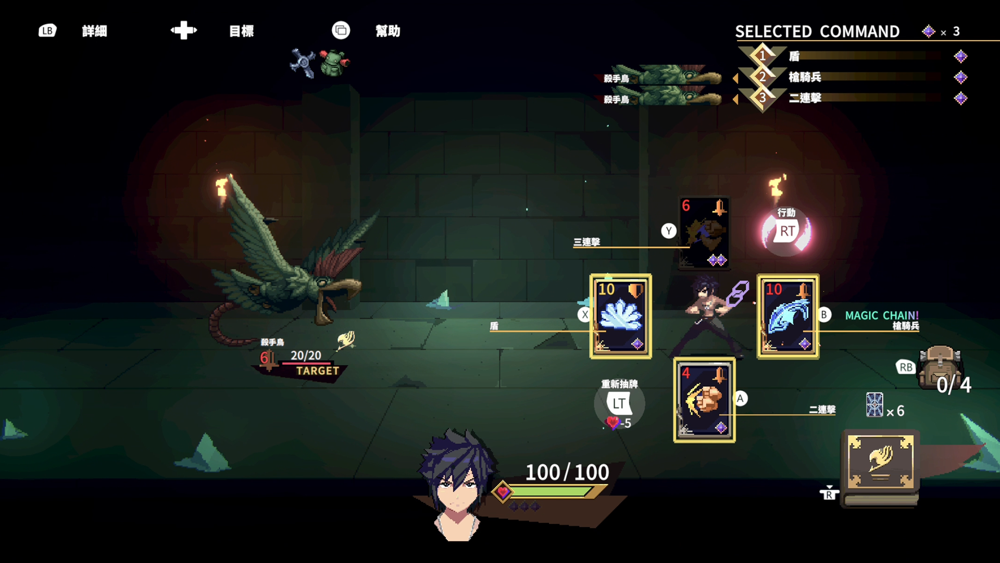Pick the double strike fist card
Viewport: 1000px width, 563px height.
pyautogui.click(x=704, y=400)
